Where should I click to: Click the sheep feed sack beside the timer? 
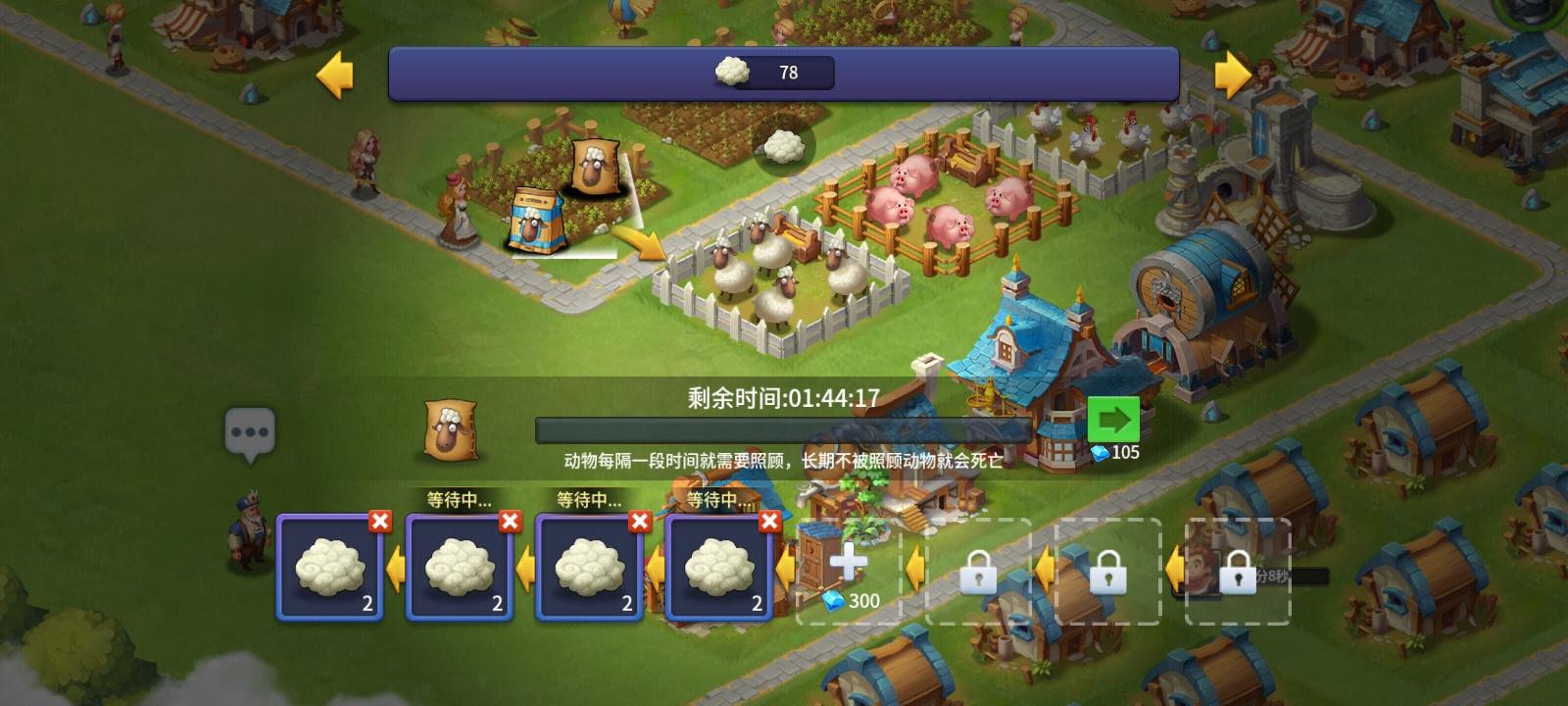pyautogui.click(x=453, y=431)
